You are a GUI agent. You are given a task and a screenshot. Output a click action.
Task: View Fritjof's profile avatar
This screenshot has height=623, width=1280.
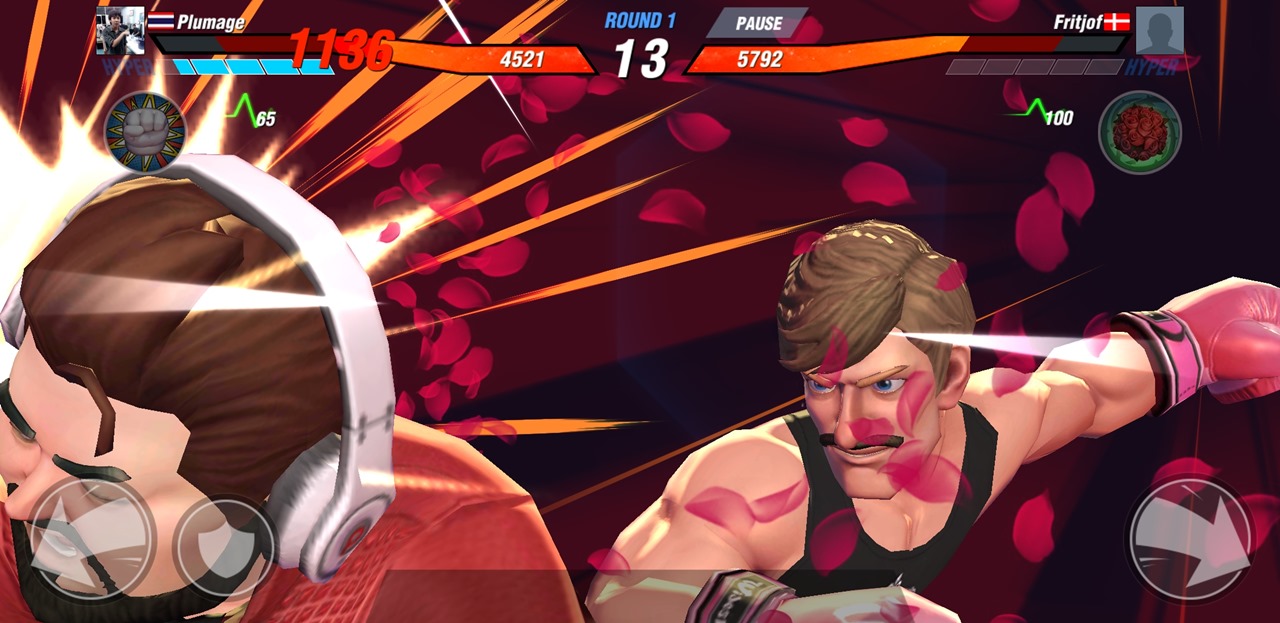[1159, 31]
